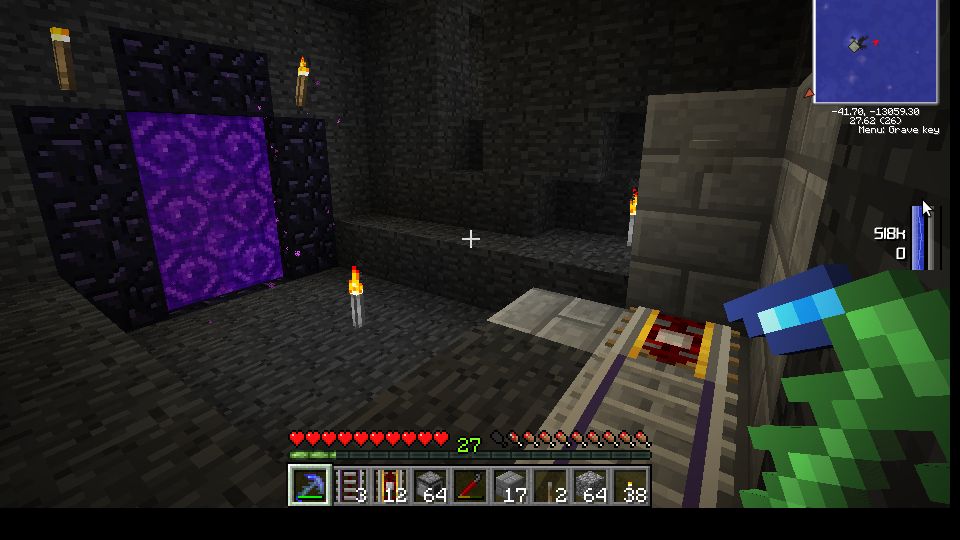Image resolution: width=960 pixels, height=540 pixels.
Task: Select the red wrench tool slot
Action: coord(470,486)
